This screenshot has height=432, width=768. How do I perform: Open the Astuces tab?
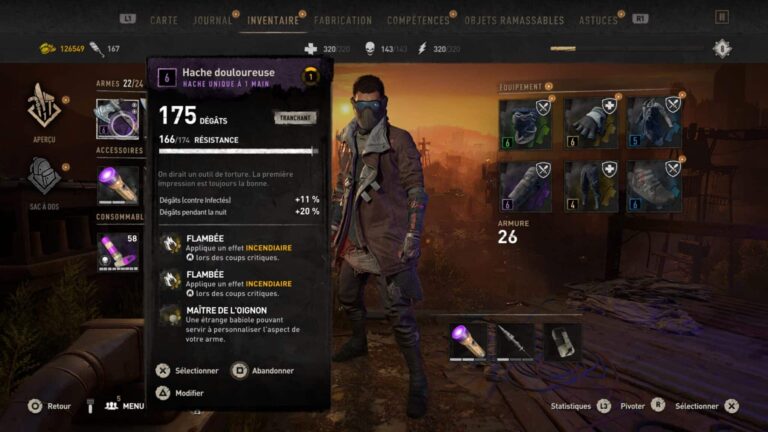[597, 20]
